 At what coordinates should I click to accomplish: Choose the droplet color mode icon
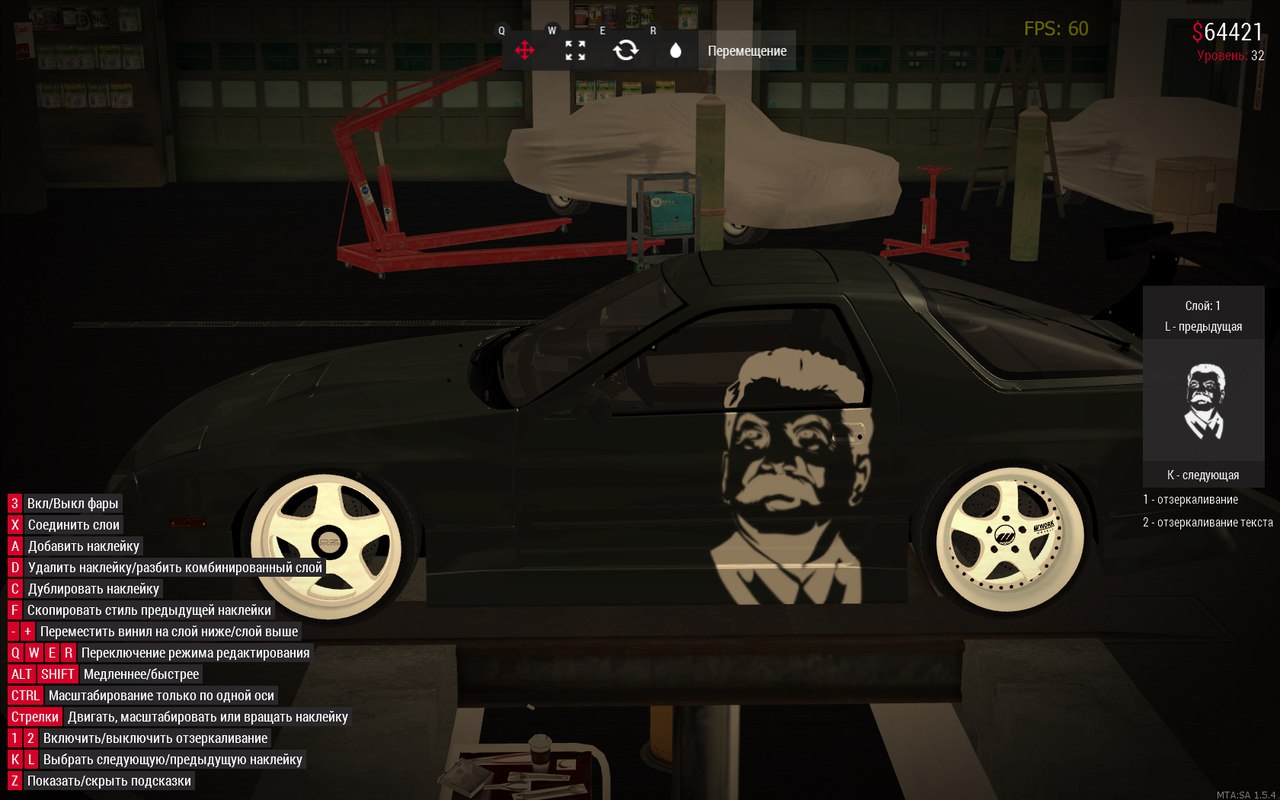(676, 50)
